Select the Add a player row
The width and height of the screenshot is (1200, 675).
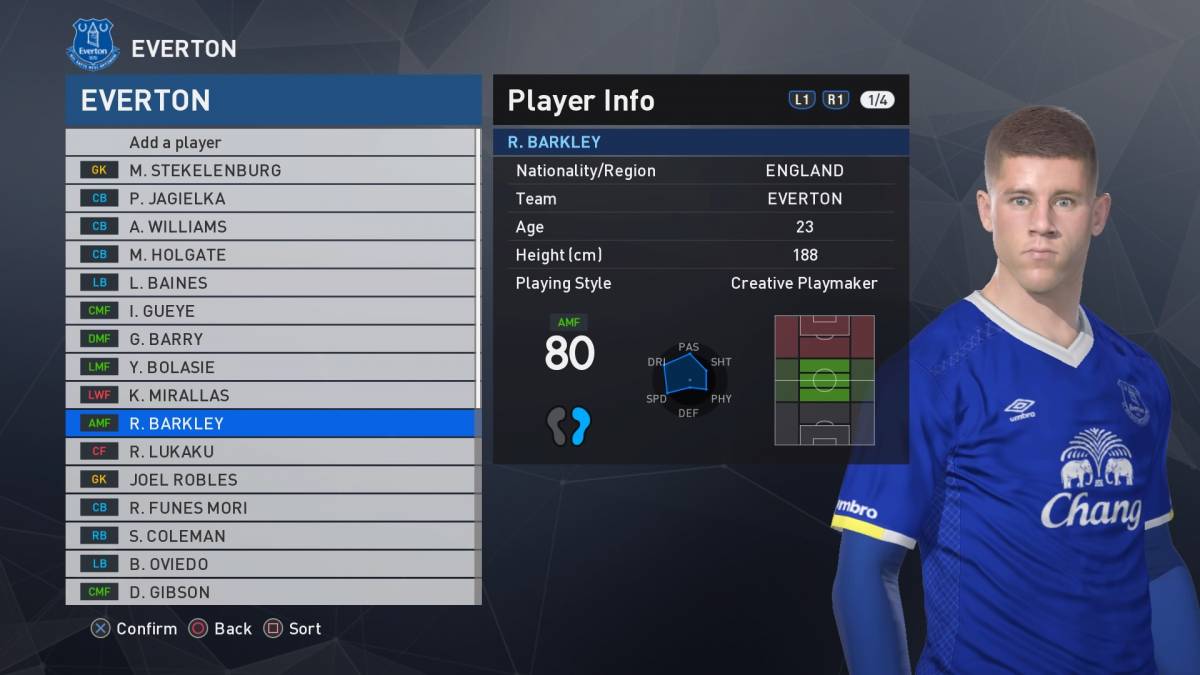pyautogui.click(x=272, y=142)
